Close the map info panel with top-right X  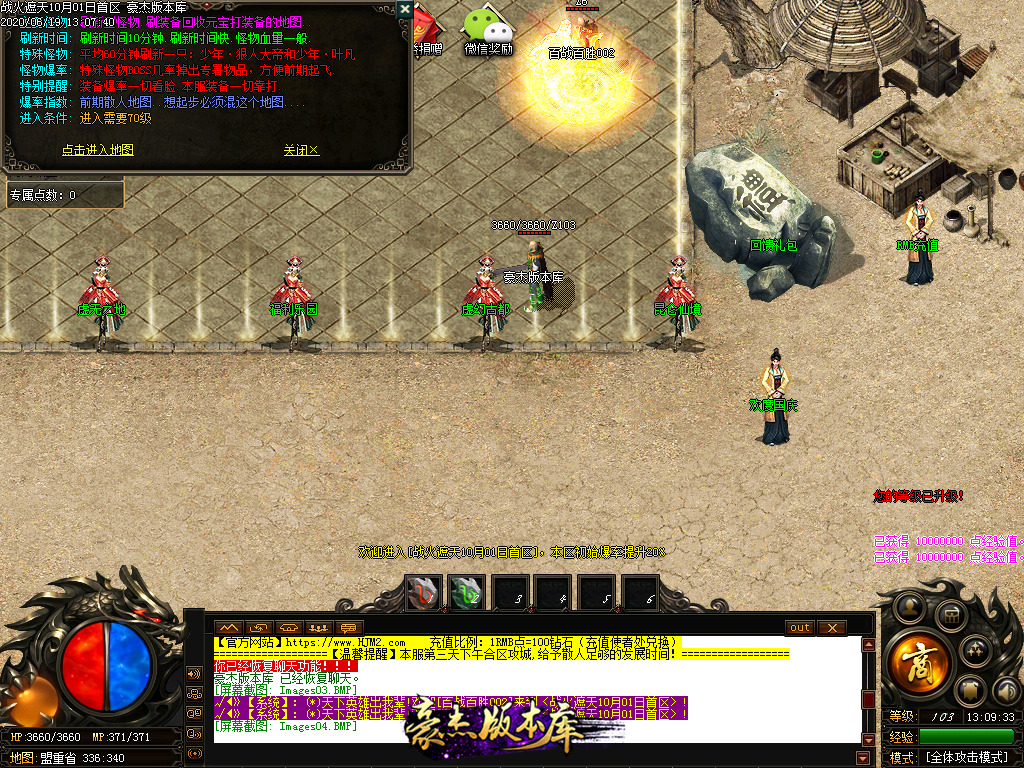pos(404,9)
